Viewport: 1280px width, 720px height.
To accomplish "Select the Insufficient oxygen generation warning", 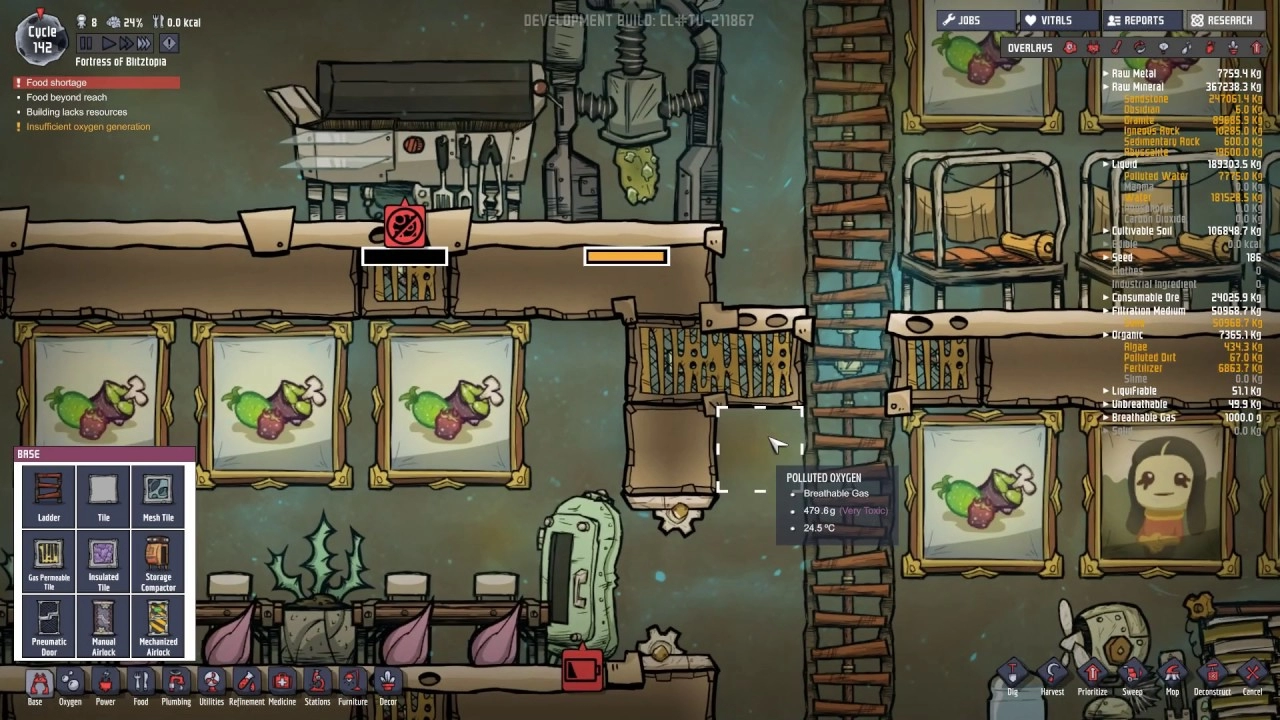I will [x=88, y=127].
